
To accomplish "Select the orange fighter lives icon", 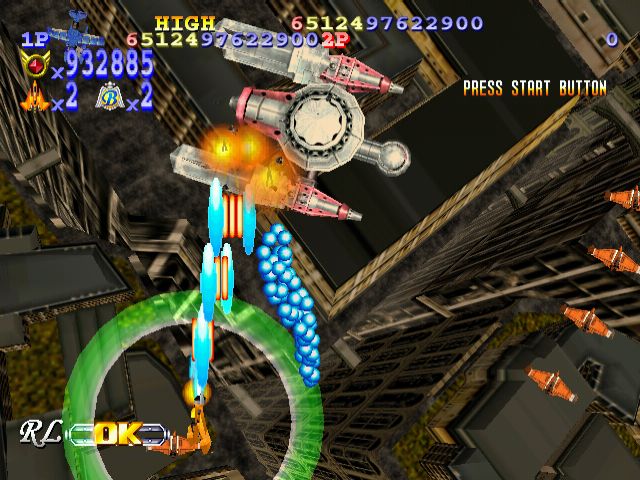I will tap(37, 98).
